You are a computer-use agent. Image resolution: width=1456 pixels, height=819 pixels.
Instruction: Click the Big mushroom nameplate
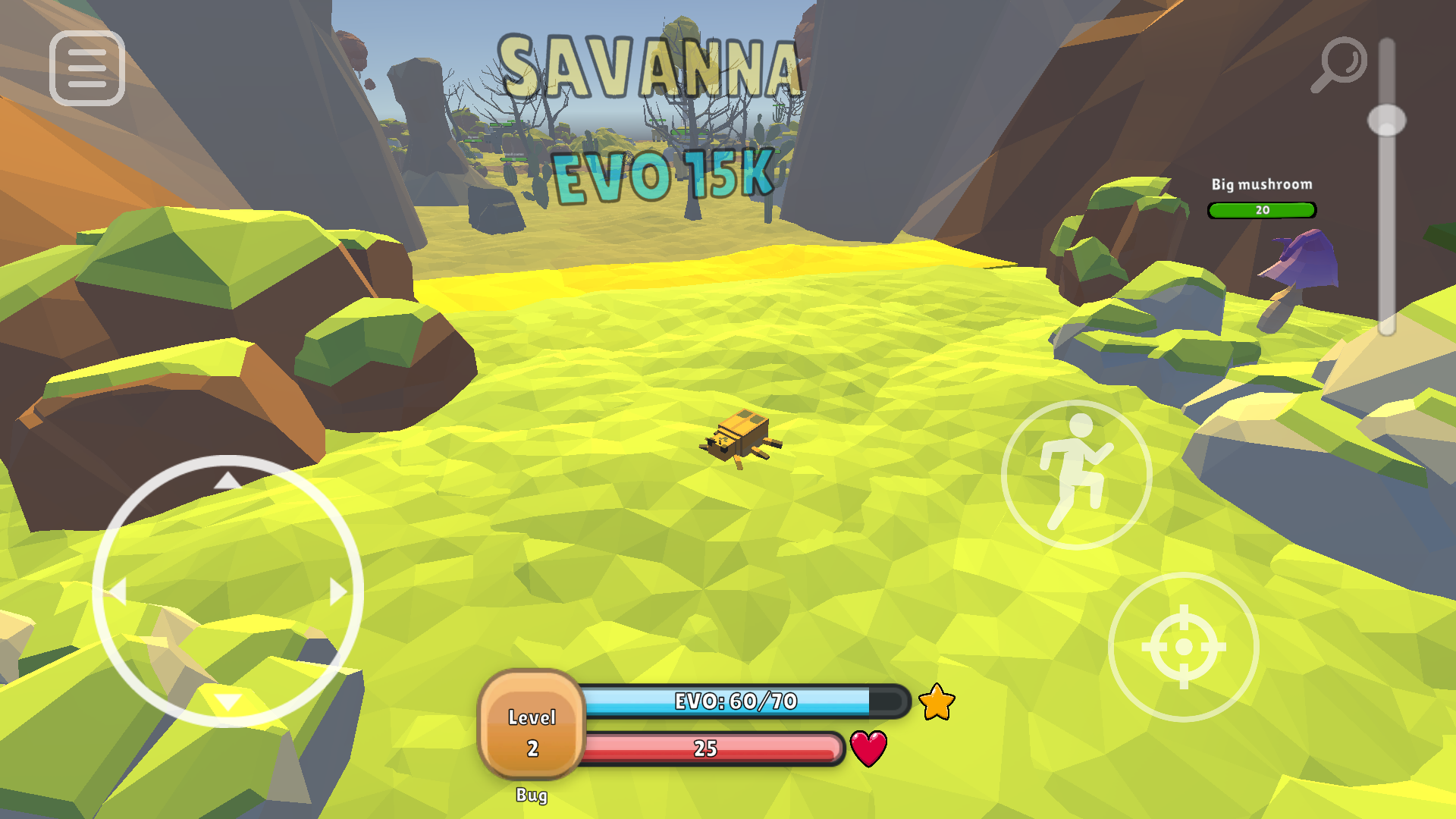pos(1262,184)
